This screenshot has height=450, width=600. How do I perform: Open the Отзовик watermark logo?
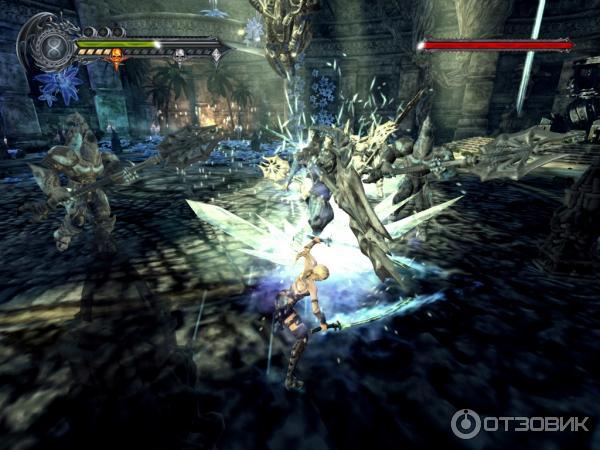[519, 424]
